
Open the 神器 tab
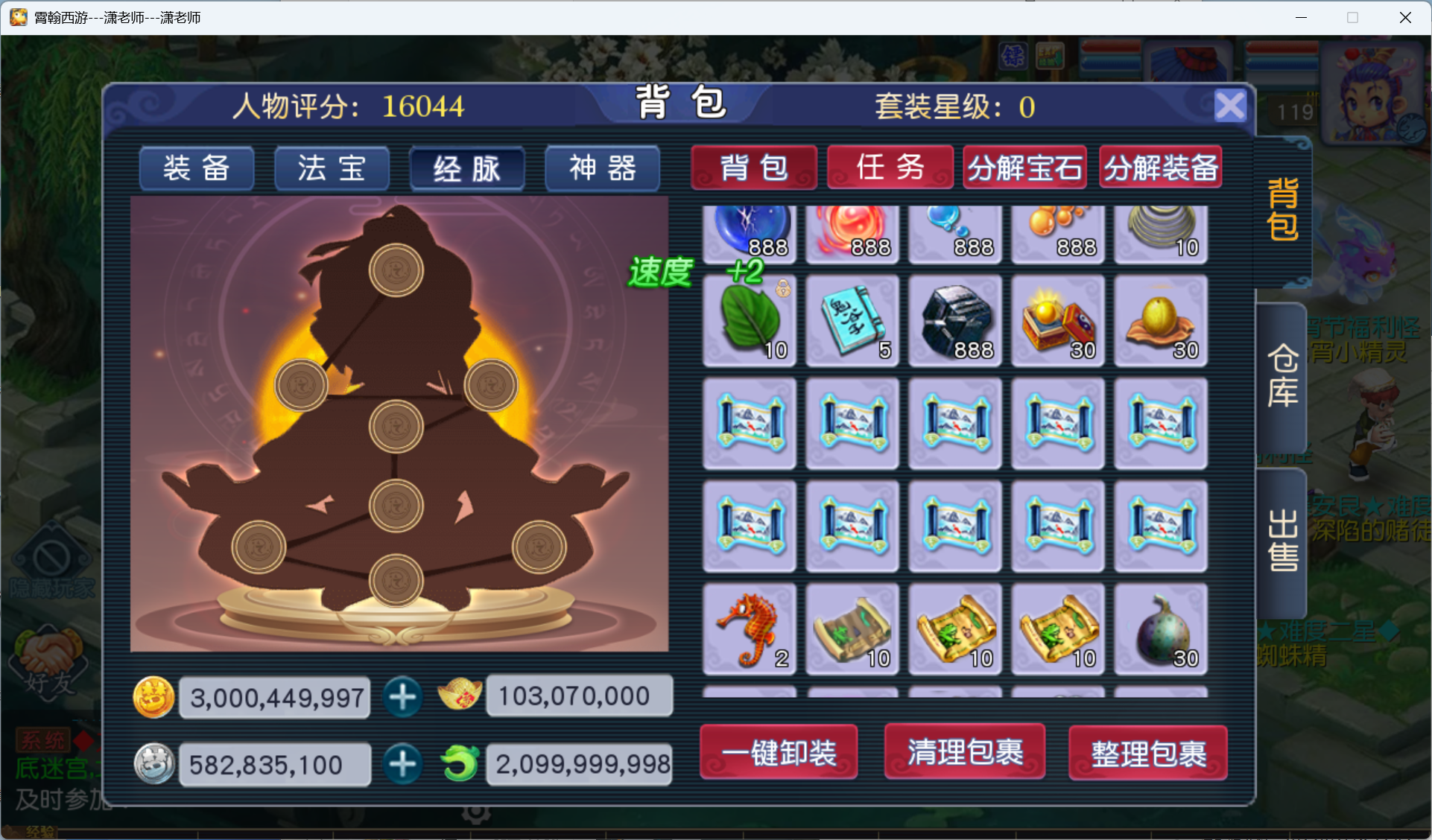pyautogui.click(x=602, y=168)
